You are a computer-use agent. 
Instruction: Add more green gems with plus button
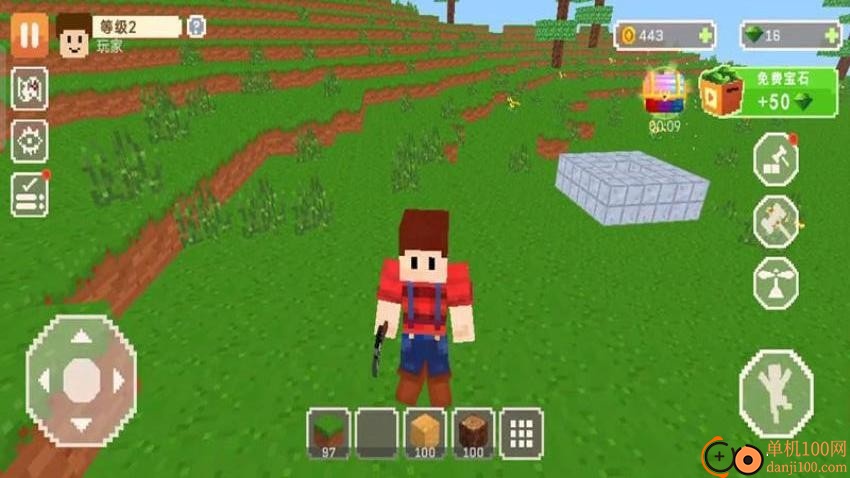[830, 36]
